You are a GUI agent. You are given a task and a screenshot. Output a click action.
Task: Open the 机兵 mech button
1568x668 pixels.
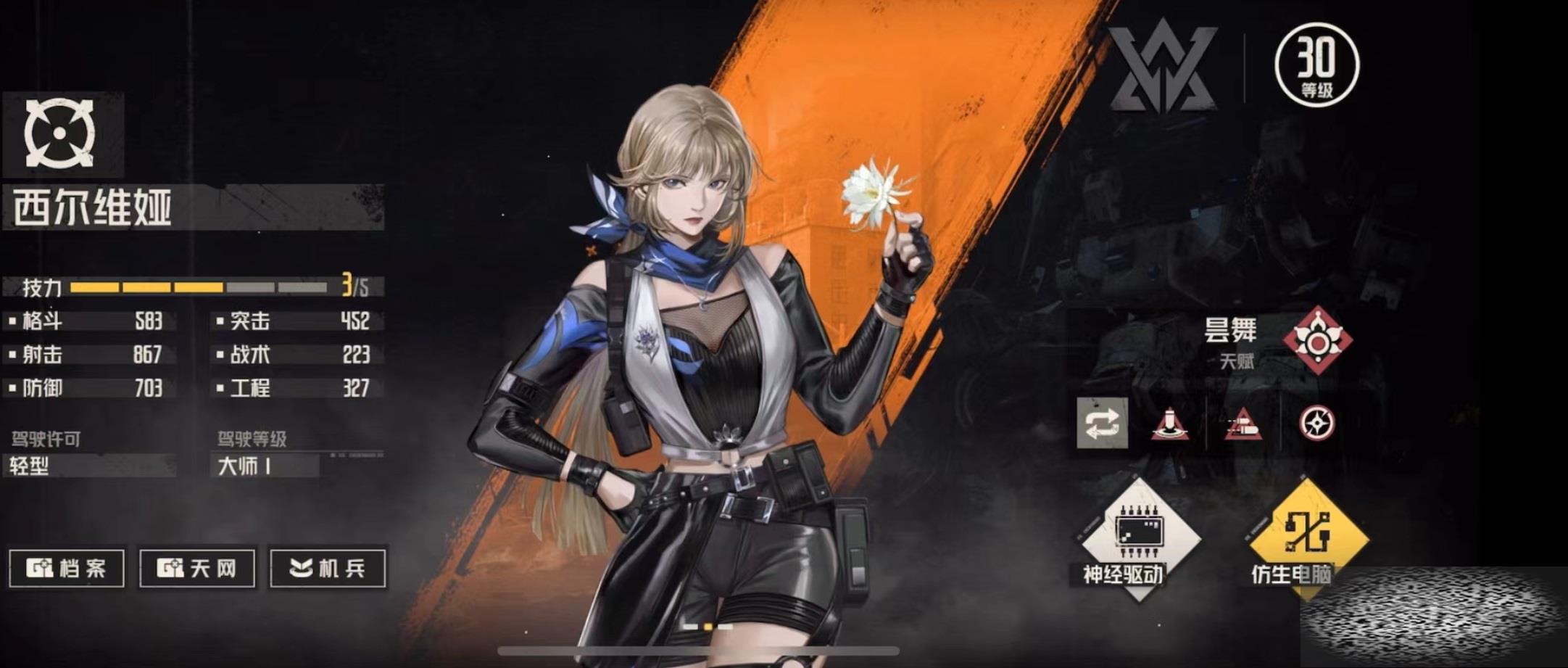328,567
